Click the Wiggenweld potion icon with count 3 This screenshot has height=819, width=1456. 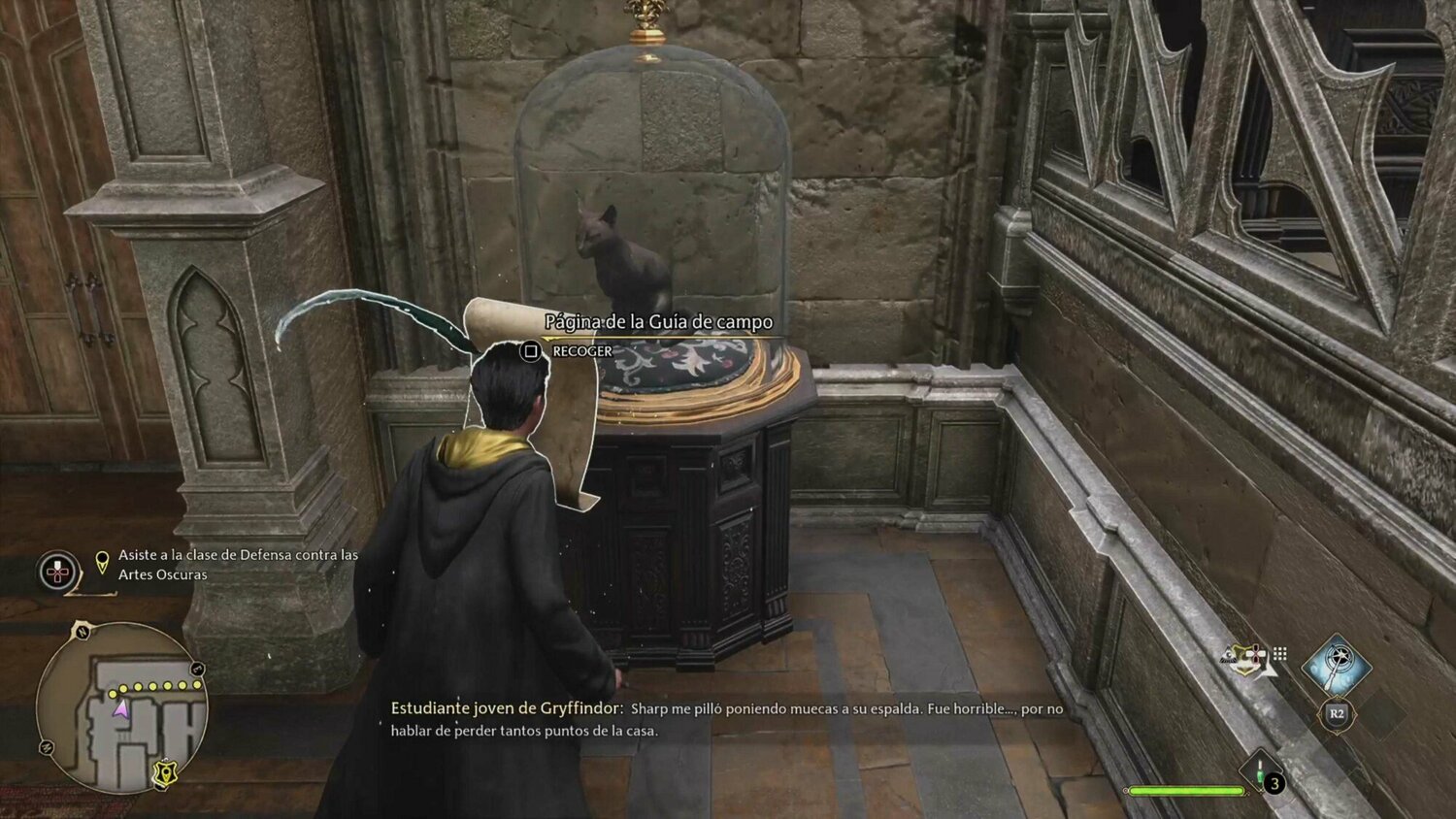(x=1260, y=771)
